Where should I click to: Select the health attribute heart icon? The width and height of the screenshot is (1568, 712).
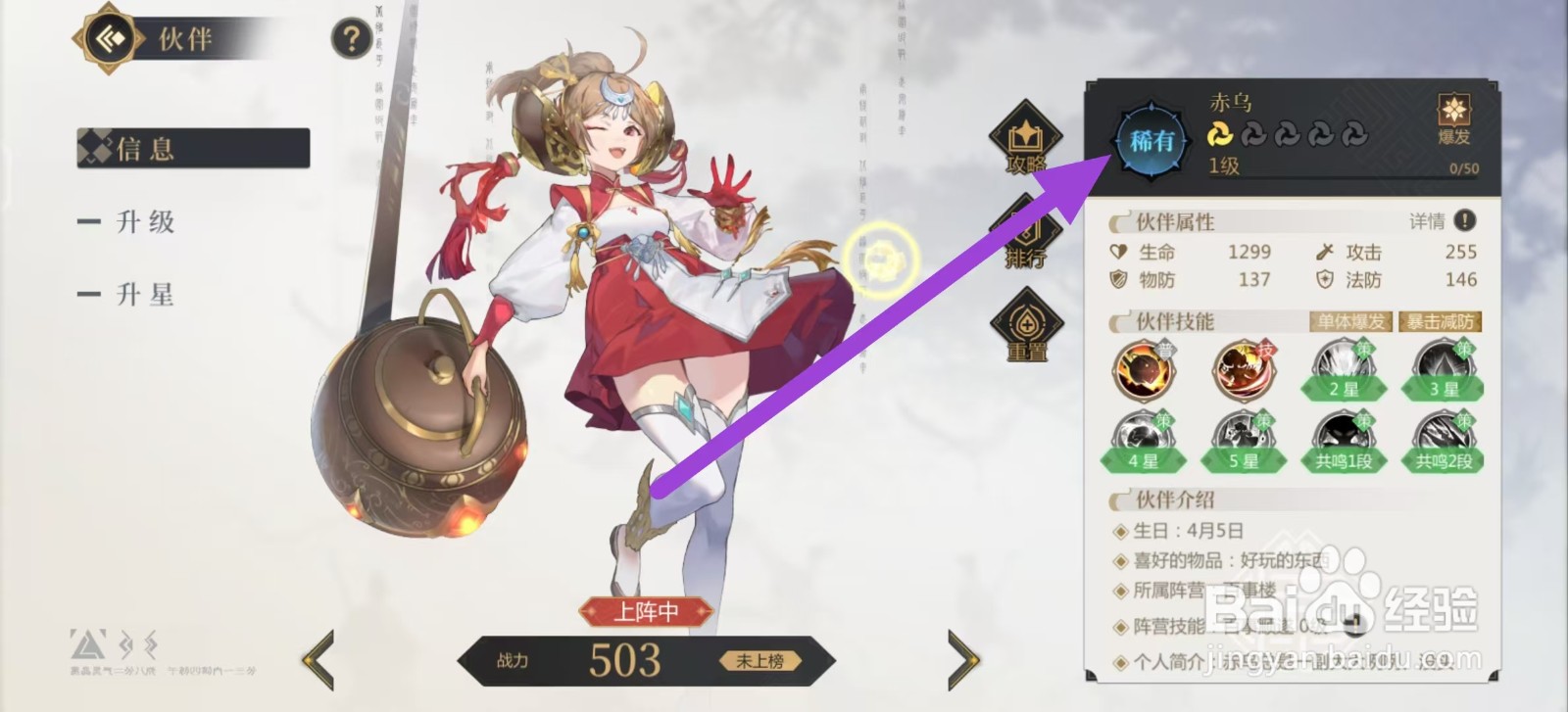(1116, 253)
